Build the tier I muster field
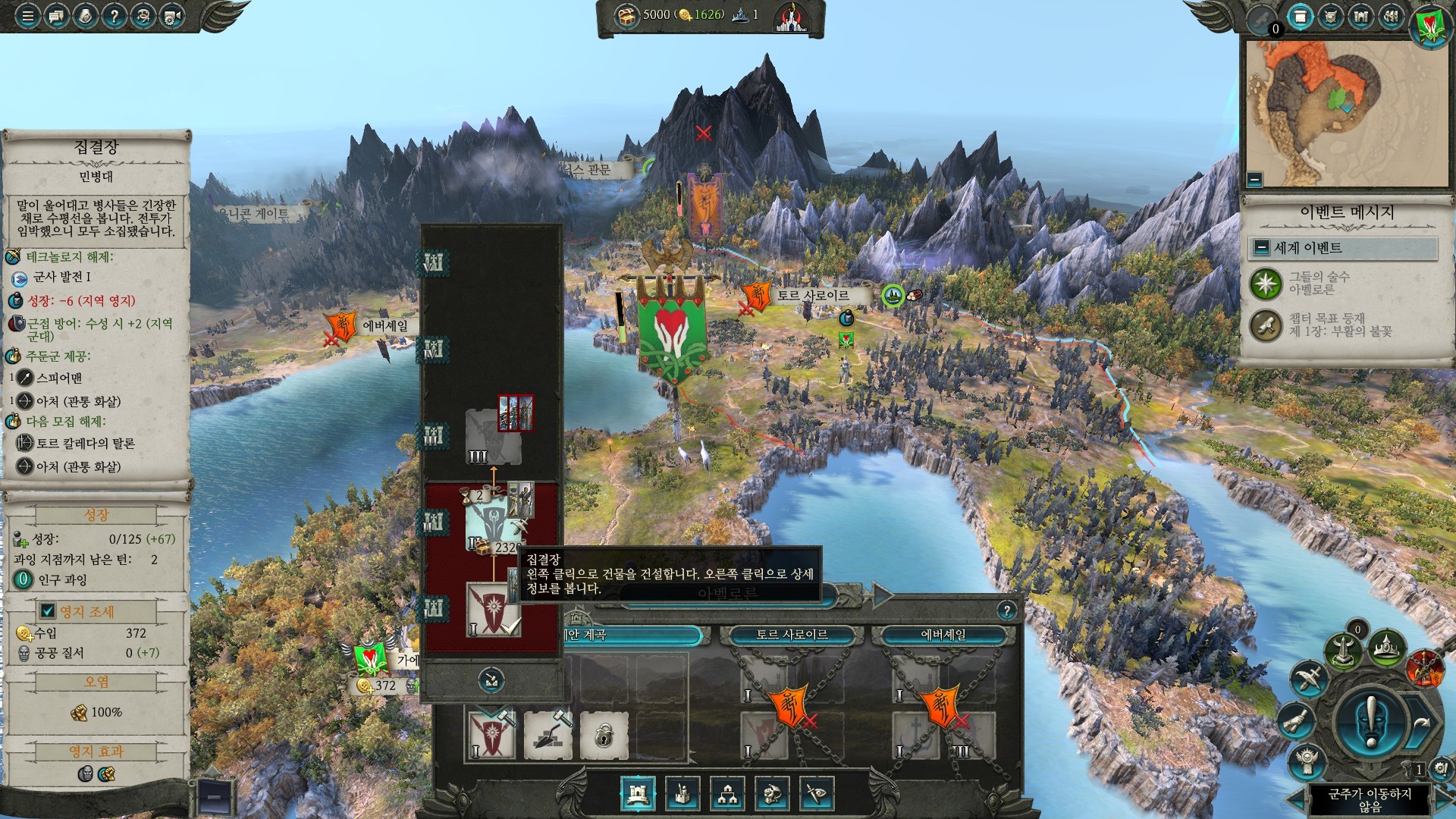Screen dimensions: 1456x819 [x=492, y=608]
